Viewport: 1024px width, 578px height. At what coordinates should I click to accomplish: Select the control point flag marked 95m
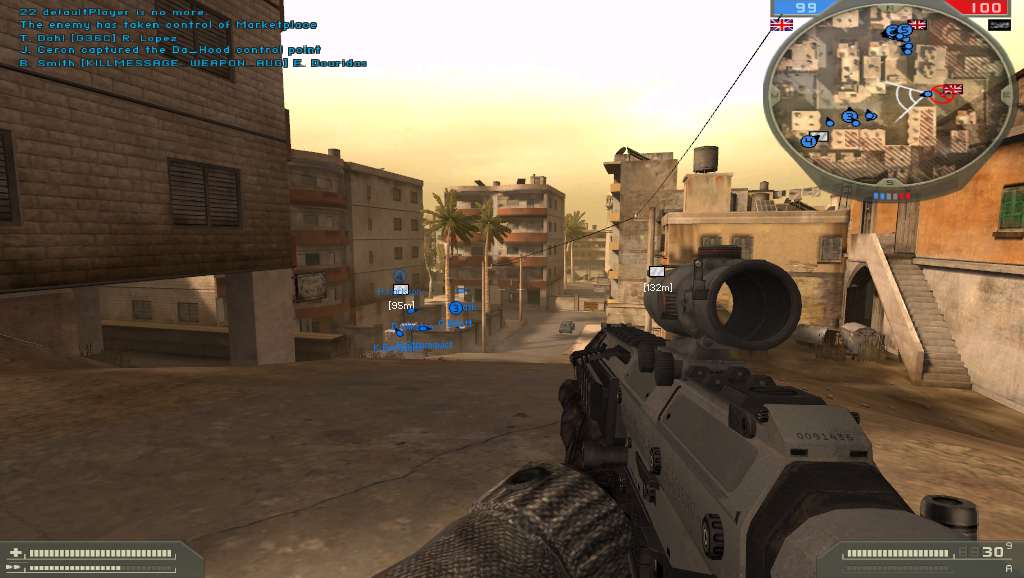400,291
